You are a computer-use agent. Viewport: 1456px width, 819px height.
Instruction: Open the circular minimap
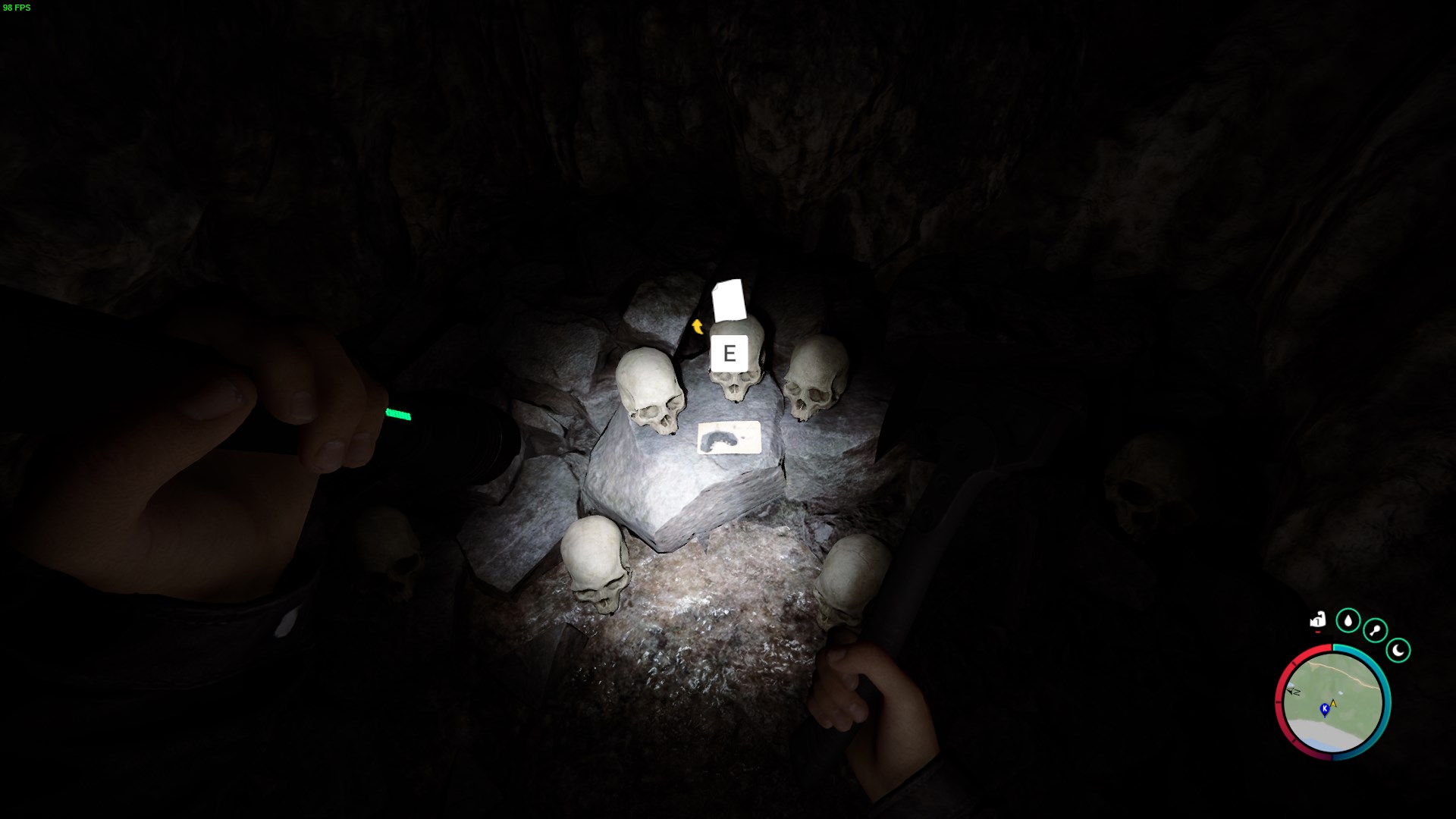1332,701
